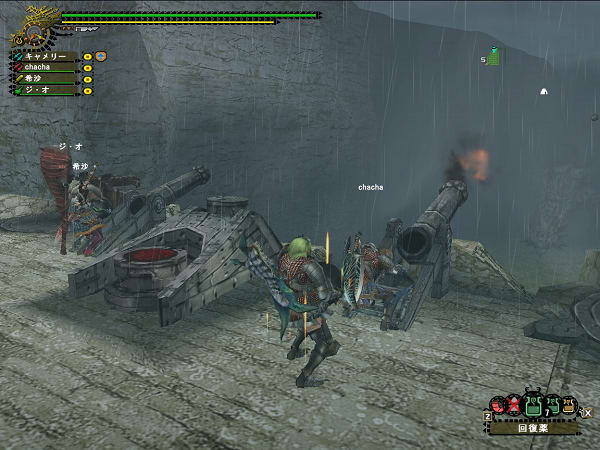Click the blue status icon beside キャメリー

(100, 56)
